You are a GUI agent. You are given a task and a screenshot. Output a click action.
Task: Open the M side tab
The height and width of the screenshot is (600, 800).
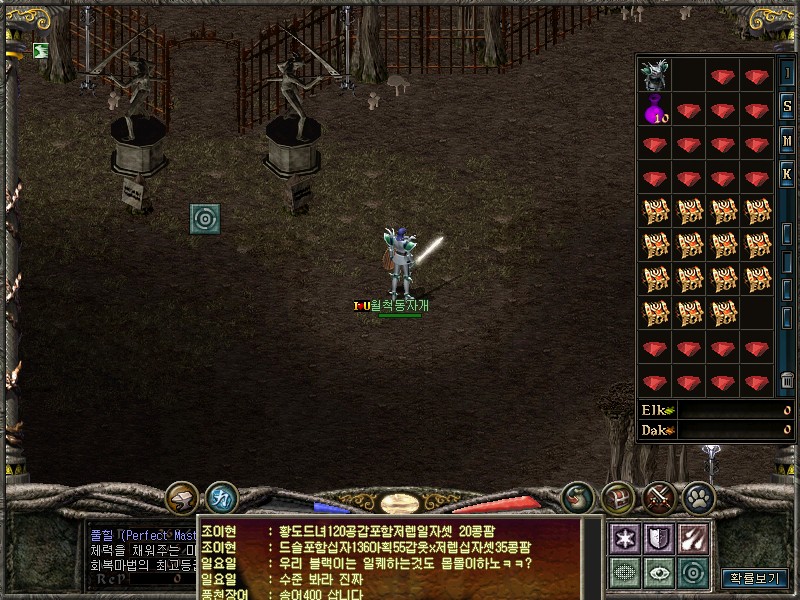coord(787,140)
